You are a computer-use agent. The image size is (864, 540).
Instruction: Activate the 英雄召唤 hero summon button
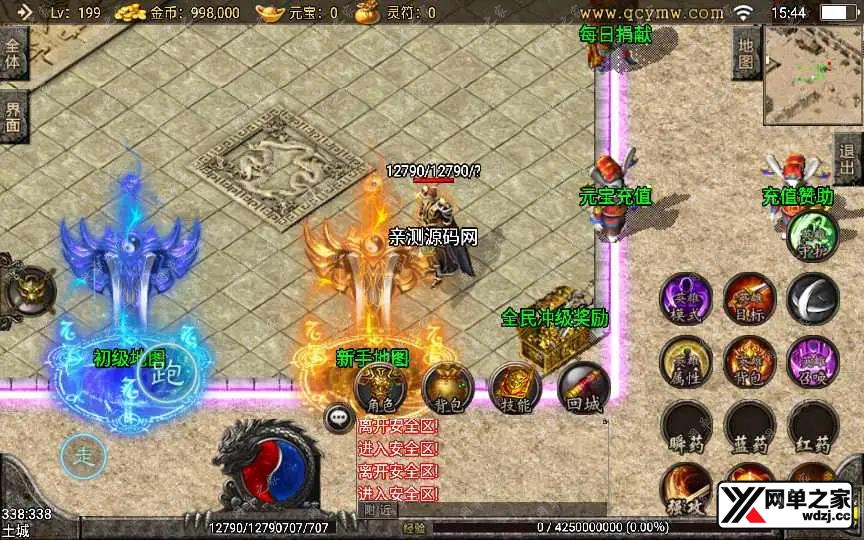812,362
